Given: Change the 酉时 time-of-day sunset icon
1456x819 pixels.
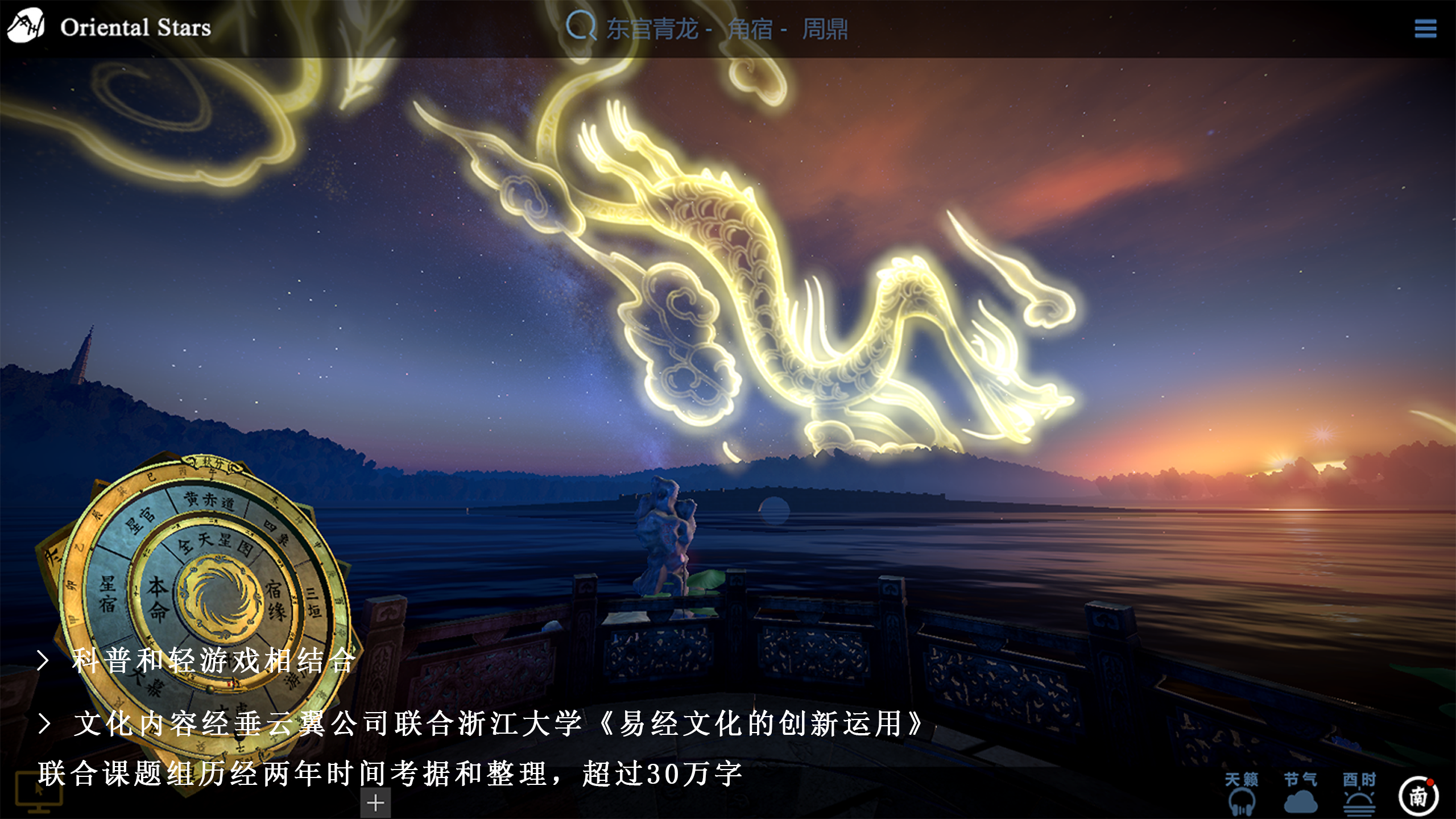Looking at the screenshot, I should [1359, 793].
